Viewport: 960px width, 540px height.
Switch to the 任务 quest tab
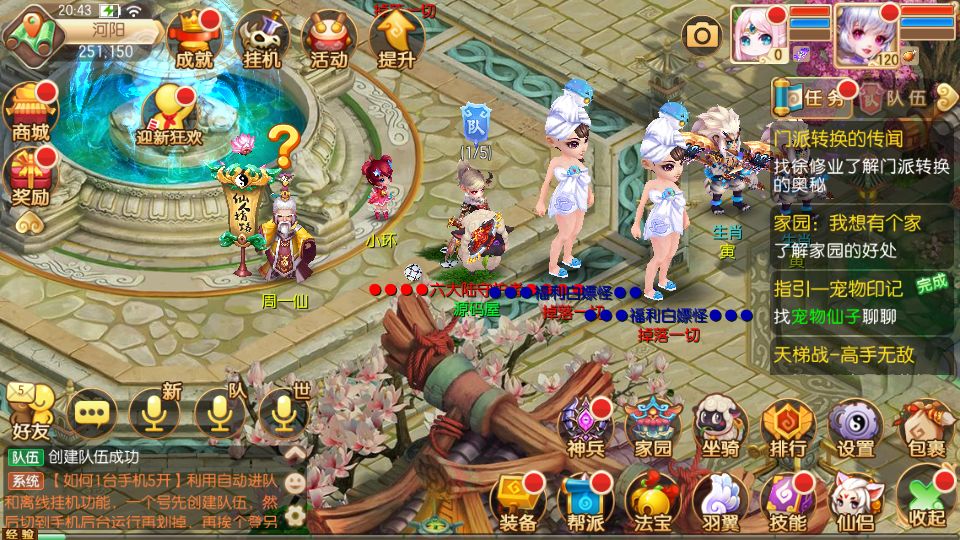(x=815, y=98)
